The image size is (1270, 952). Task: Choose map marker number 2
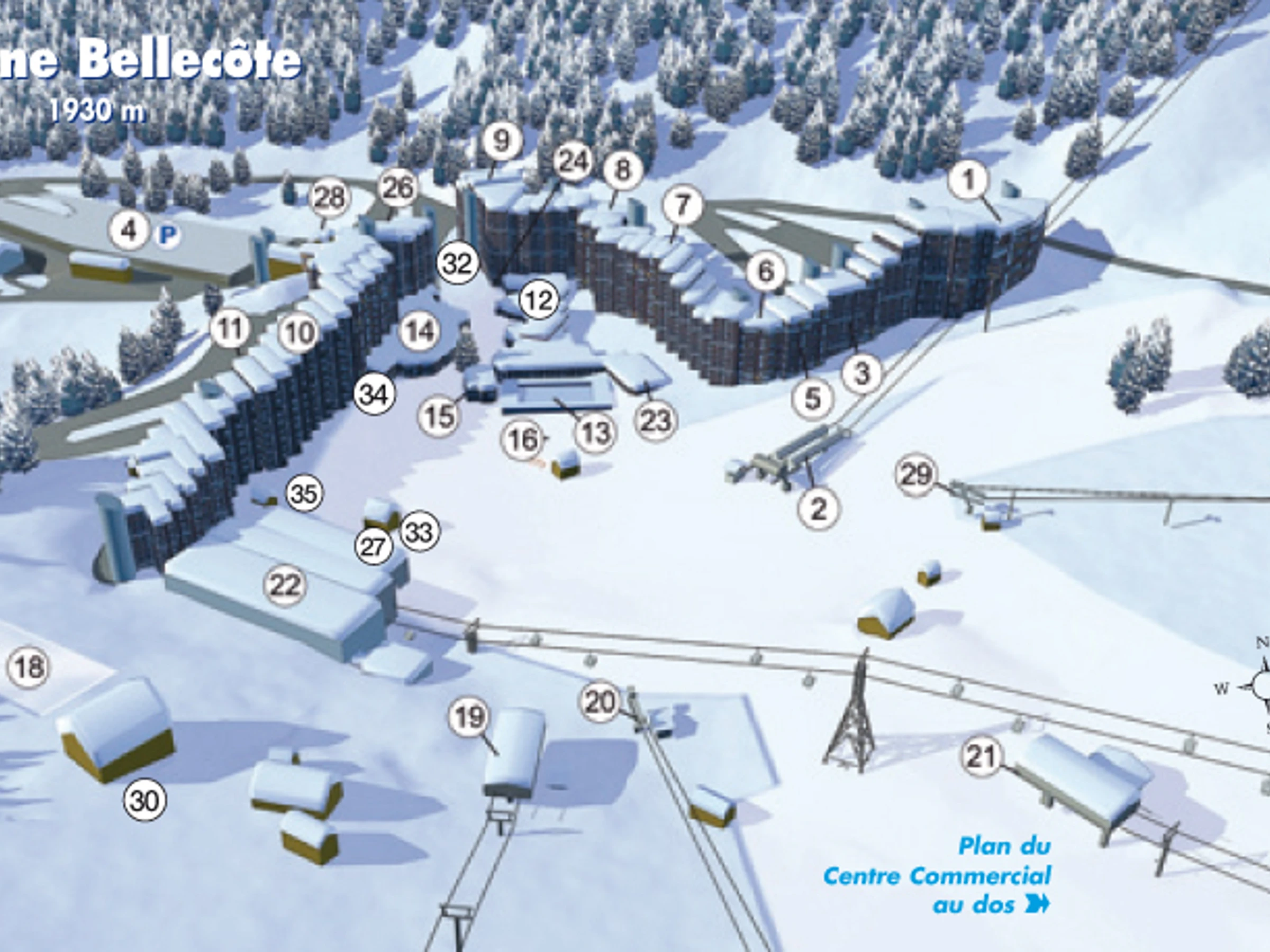click(818, 508)
